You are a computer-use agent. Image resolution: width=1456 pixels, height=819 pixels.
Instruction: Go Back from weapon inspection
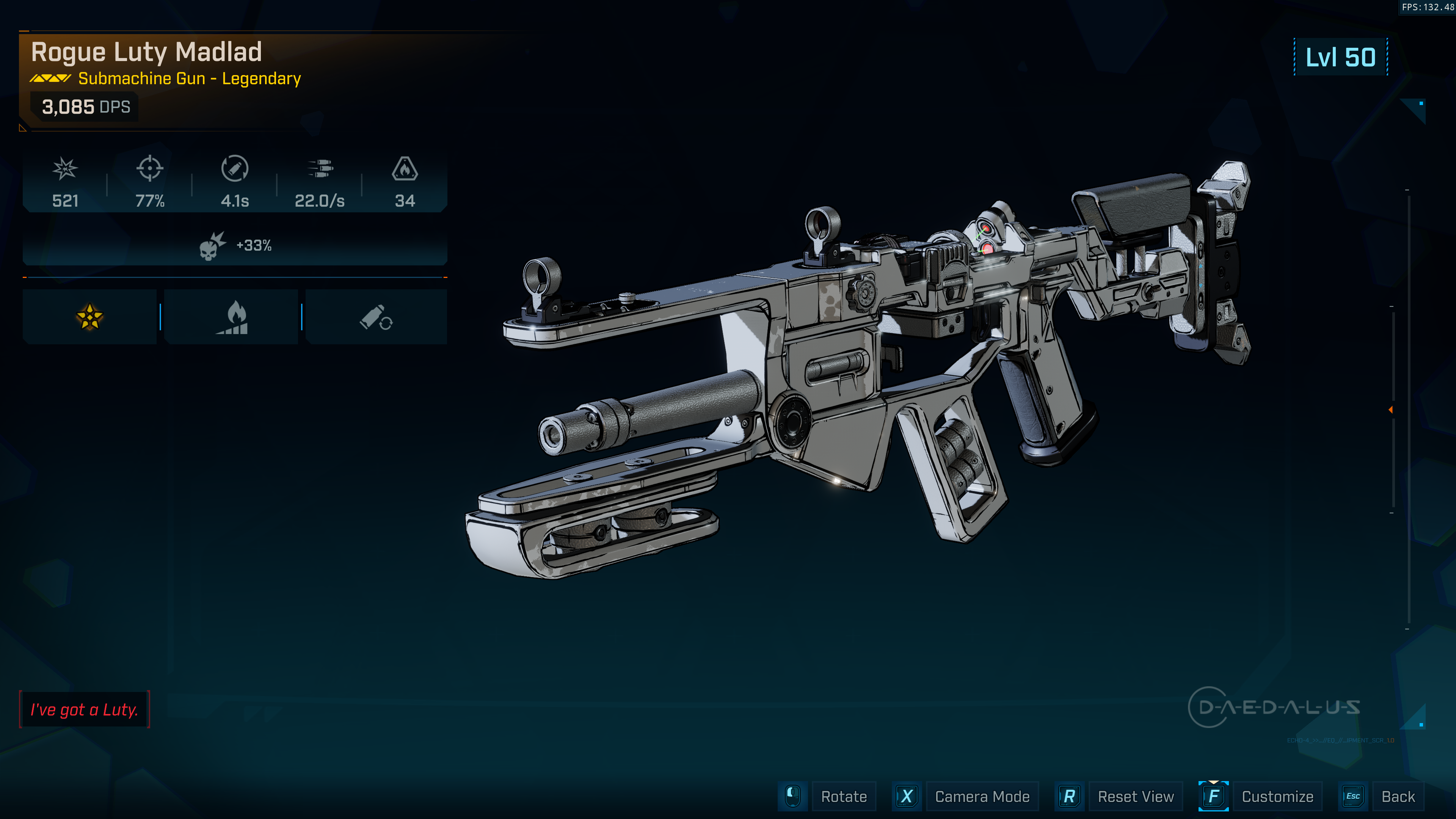click(x=1397, y=796)
